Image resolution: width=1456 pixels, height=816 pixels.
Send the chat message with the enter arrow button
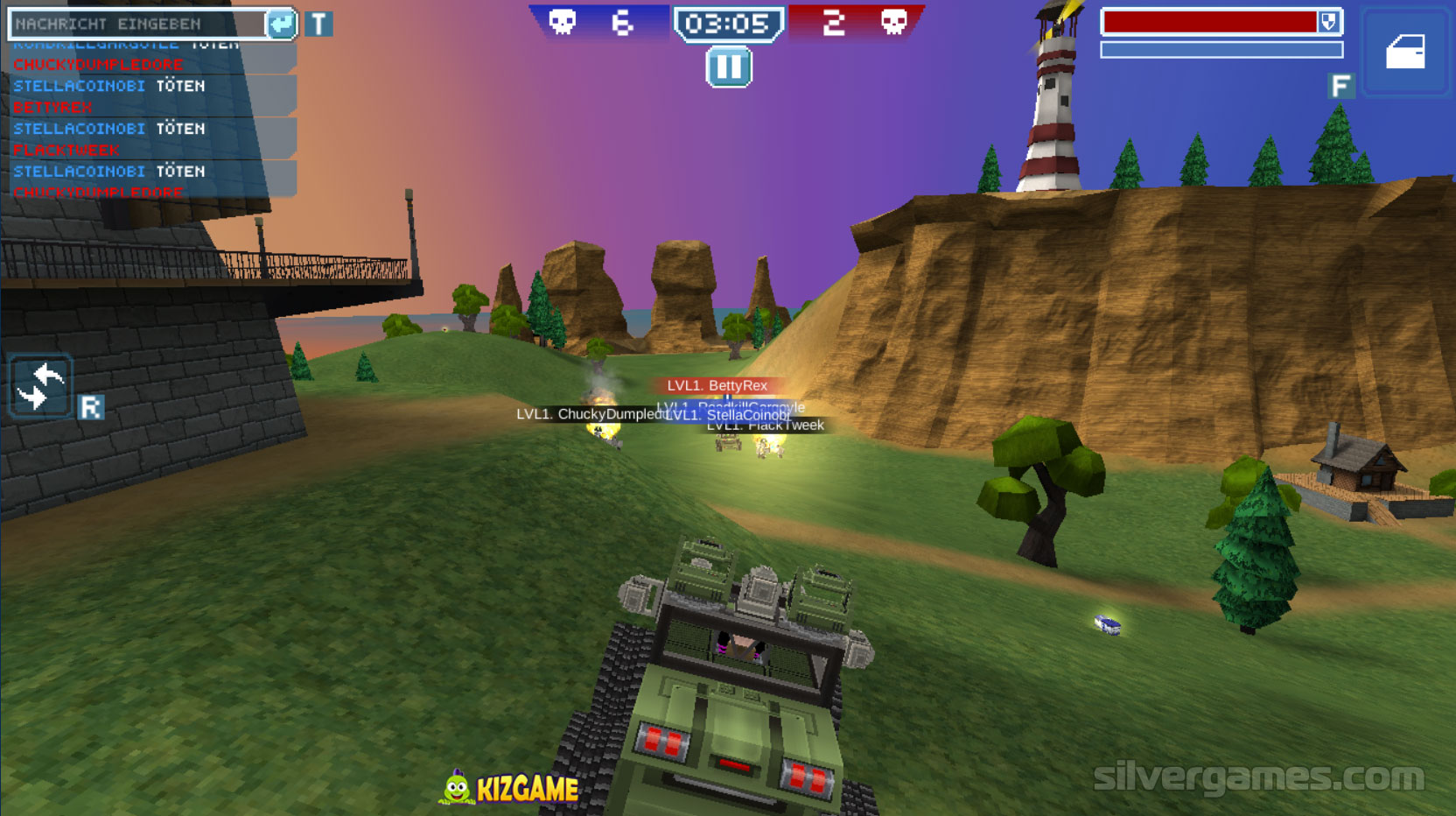(x=281, y=24)
